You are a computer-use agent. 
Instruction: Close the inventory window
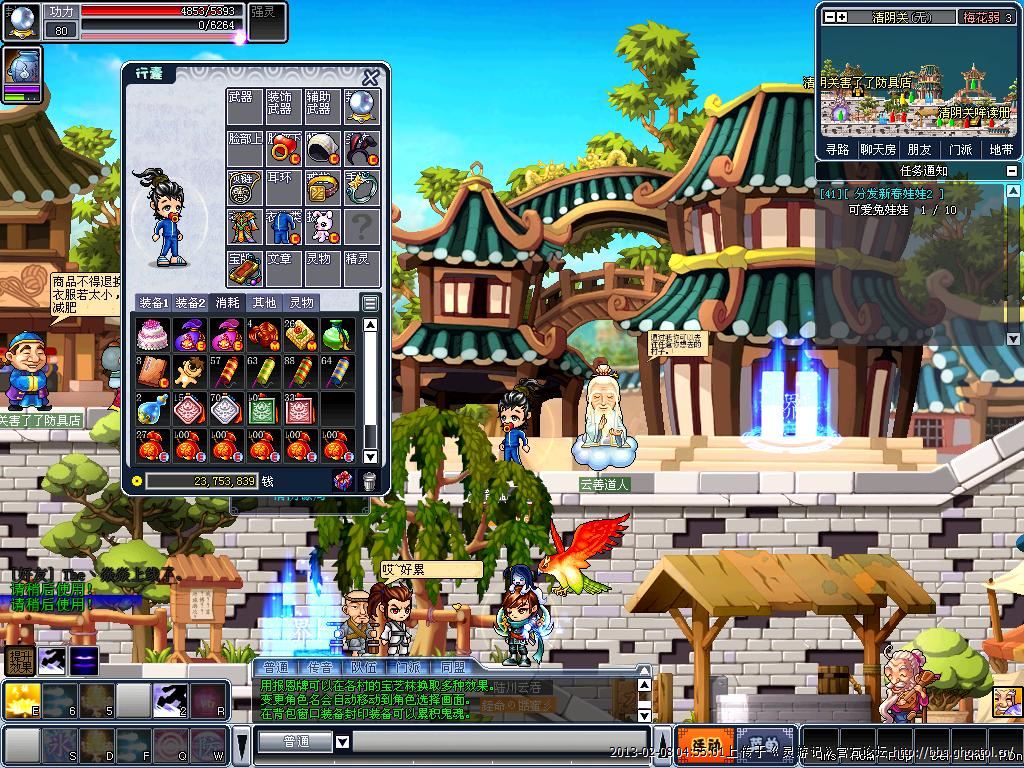pyautogui.click(x=371, y=77)
